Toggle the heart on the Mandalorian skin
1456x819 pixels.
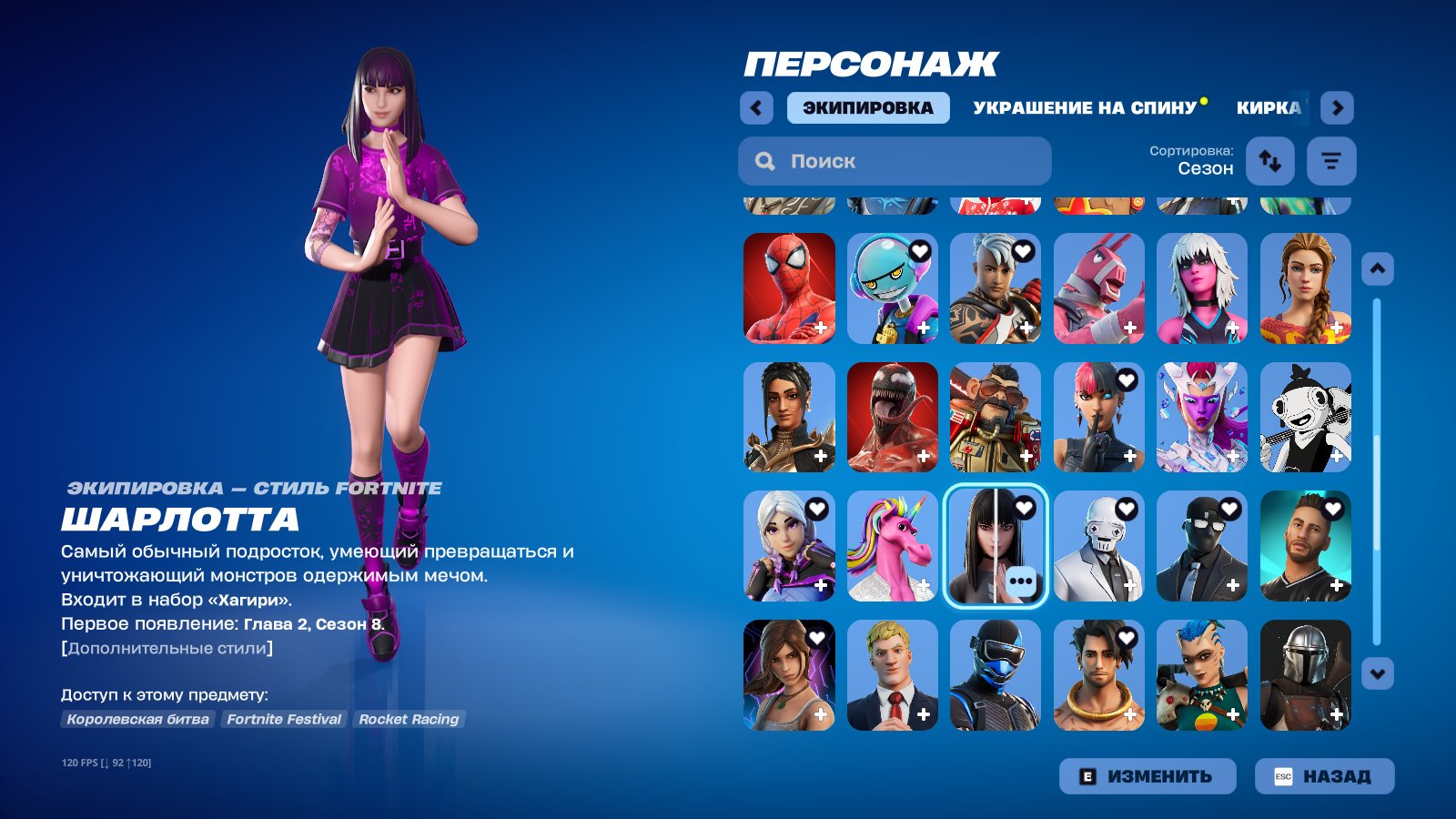coord(1333,637)
